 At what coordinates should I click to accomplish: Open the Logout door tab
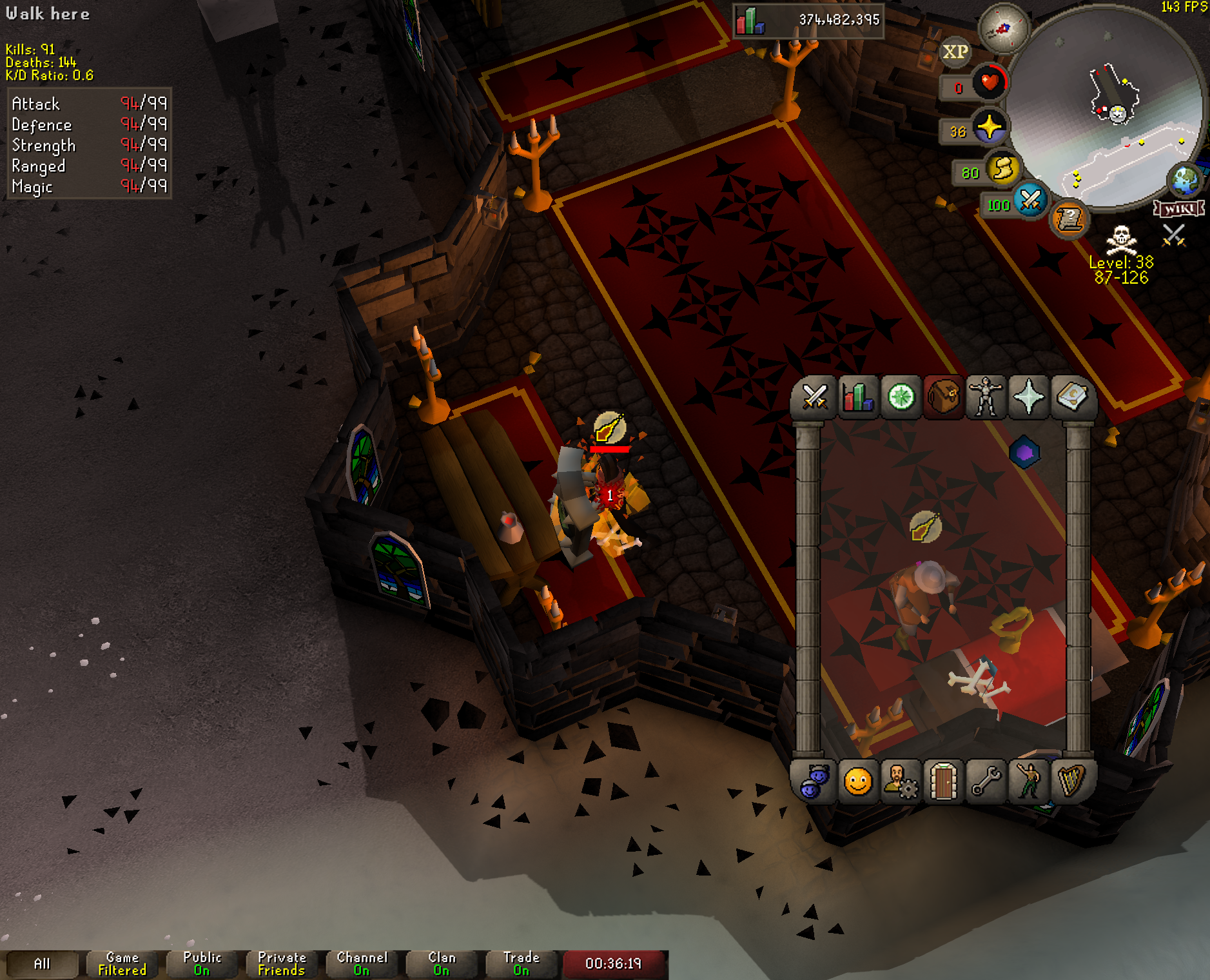[x=944, y=782]
